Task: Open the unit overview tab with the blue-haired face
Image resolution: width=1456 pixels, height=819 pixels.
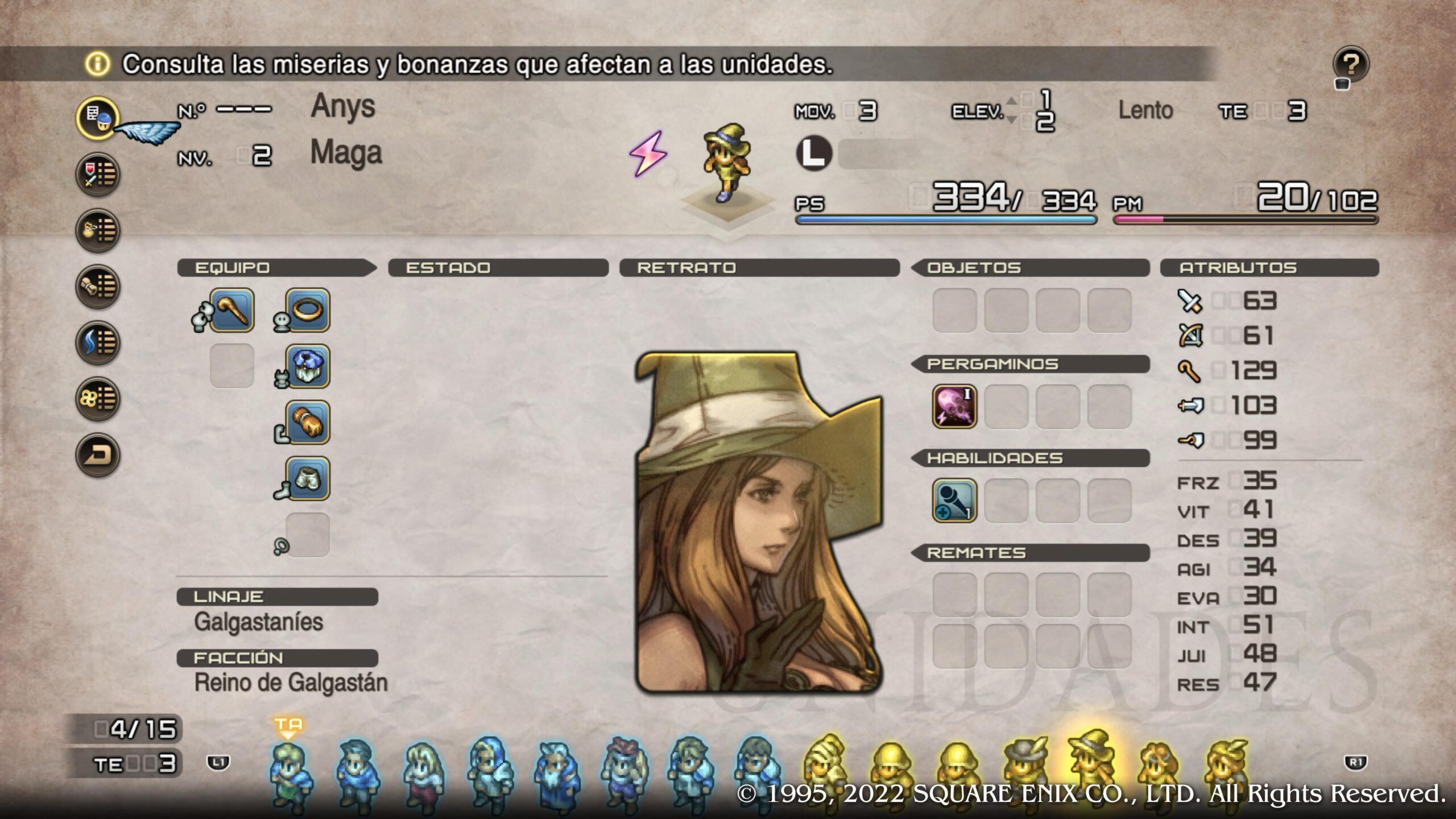Action: (98, 118)
